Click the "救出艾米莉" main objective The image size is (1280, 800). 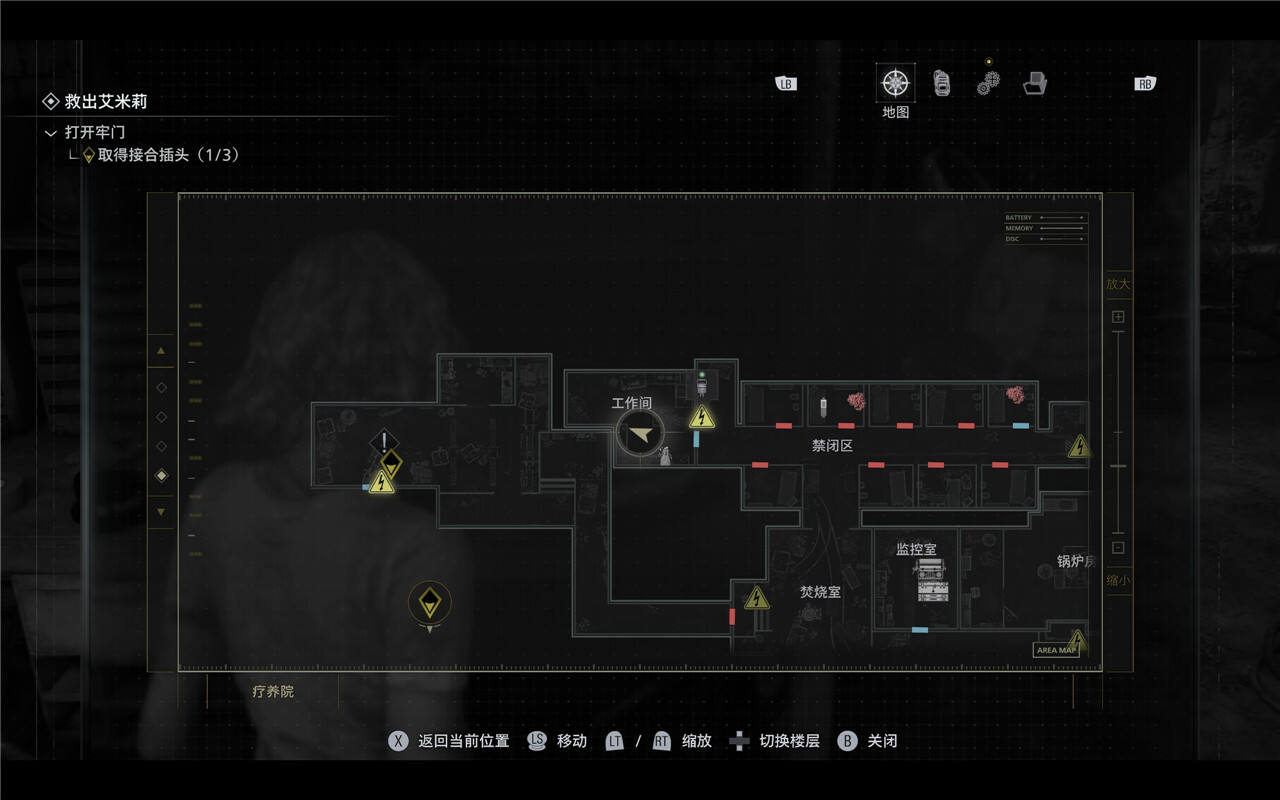tap(106, 101)
